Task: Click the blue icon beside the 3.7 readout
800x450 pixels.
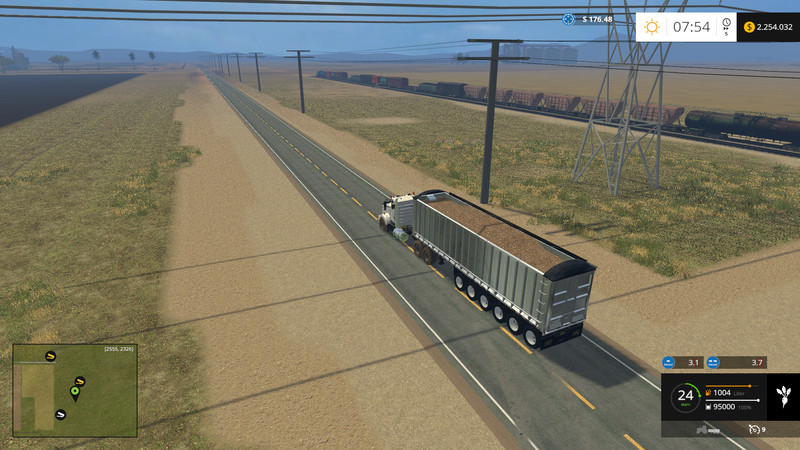Action: pos(714,362)
